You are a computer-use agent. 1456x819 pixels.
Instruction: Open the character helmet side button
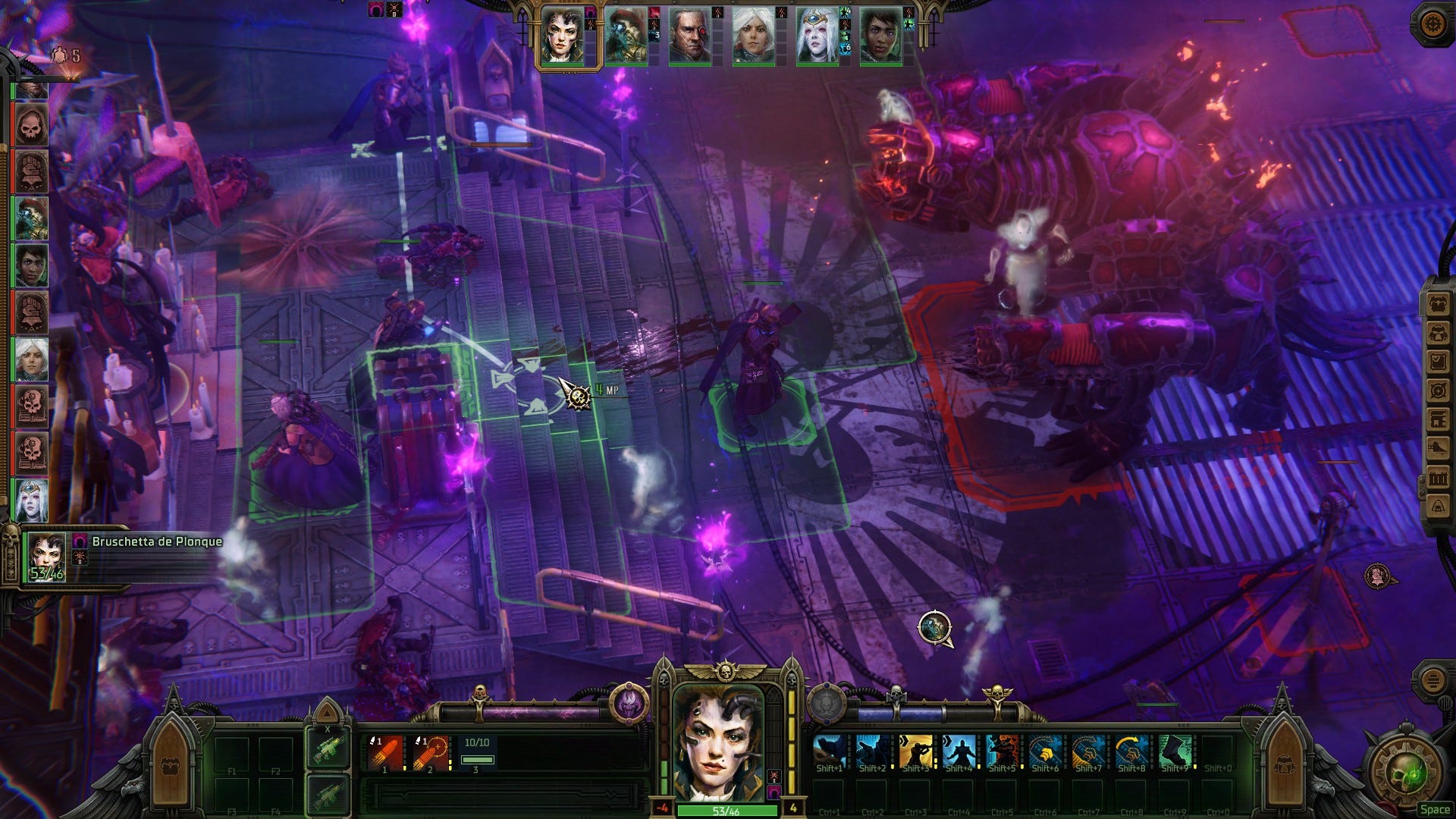pos(1438,333)
